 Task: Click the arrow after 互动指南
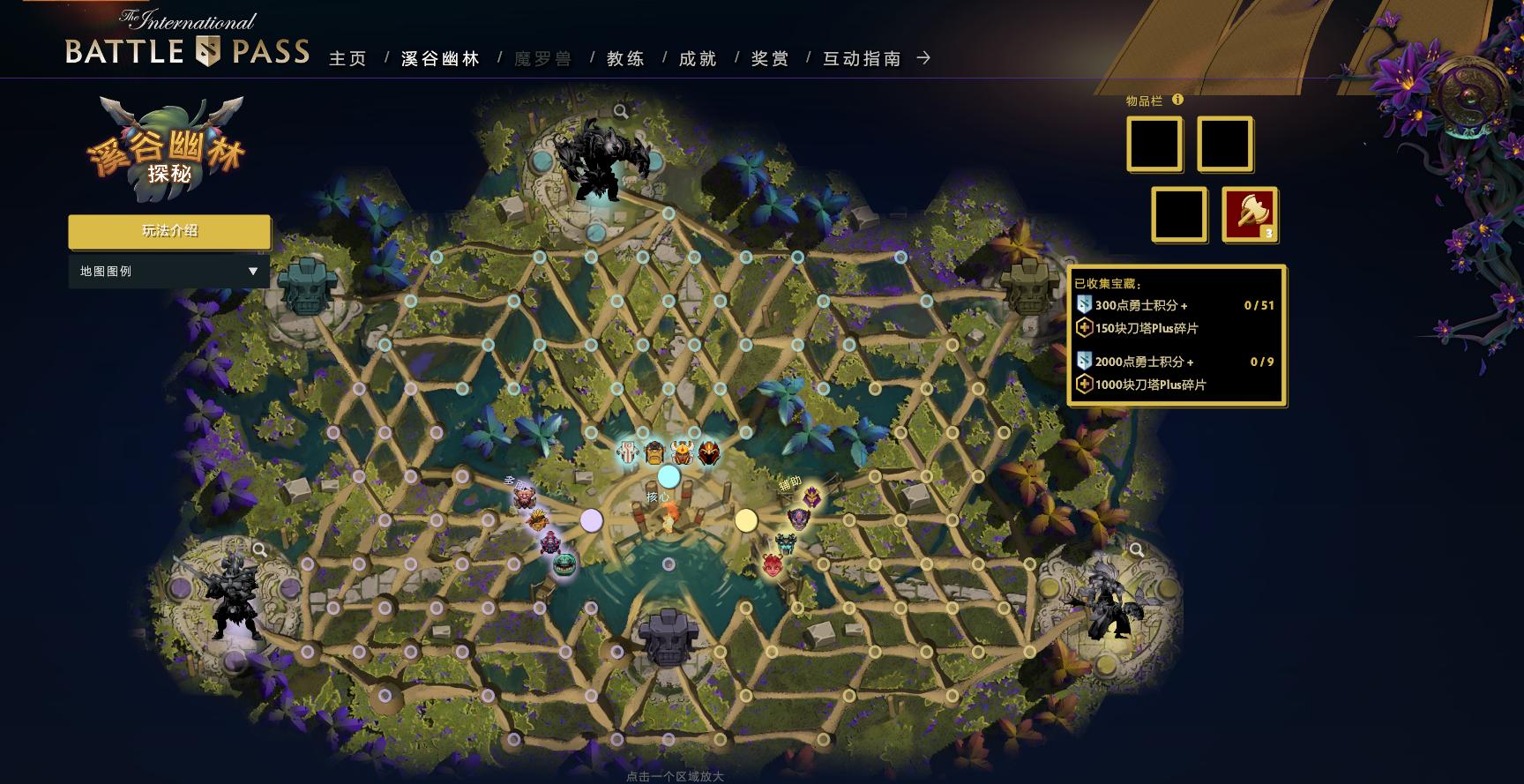923,58
